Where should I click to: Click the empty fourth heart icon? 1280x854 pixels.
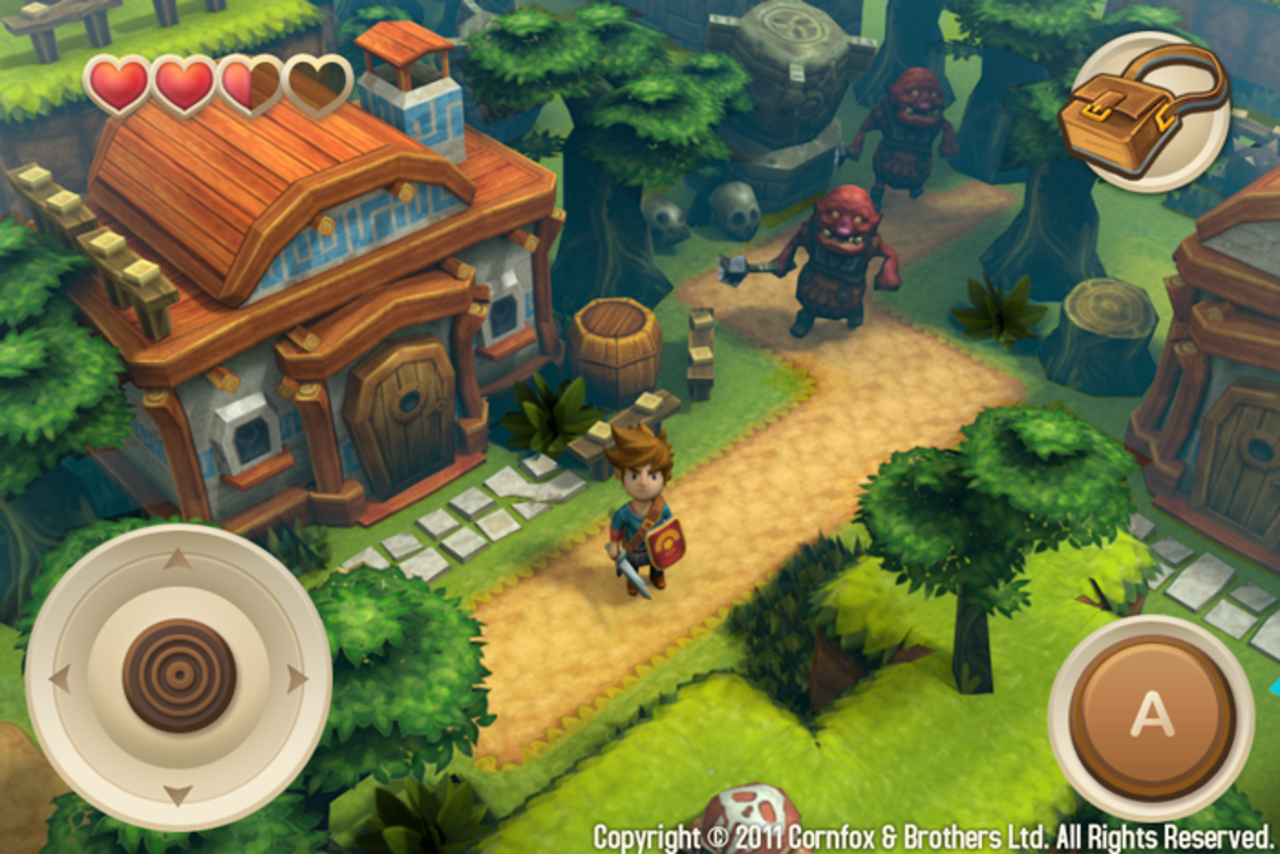point(317,83)
